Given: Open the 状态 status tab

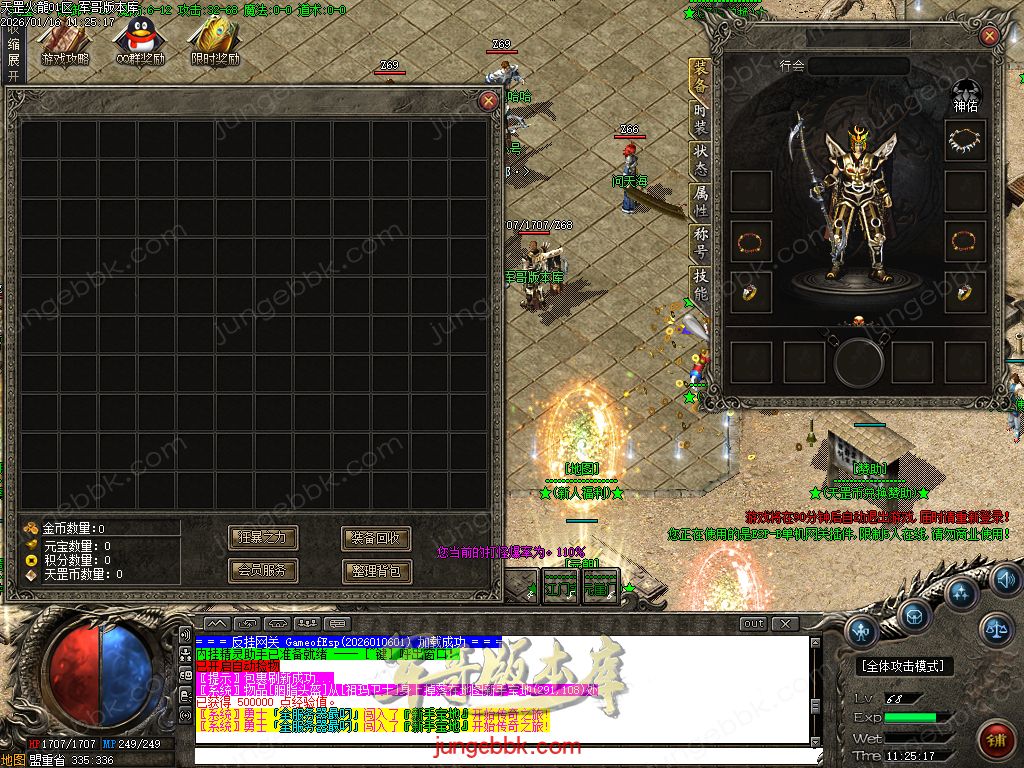Looking at the screenshot, I should pyautogui.click(x=700, y=160).
